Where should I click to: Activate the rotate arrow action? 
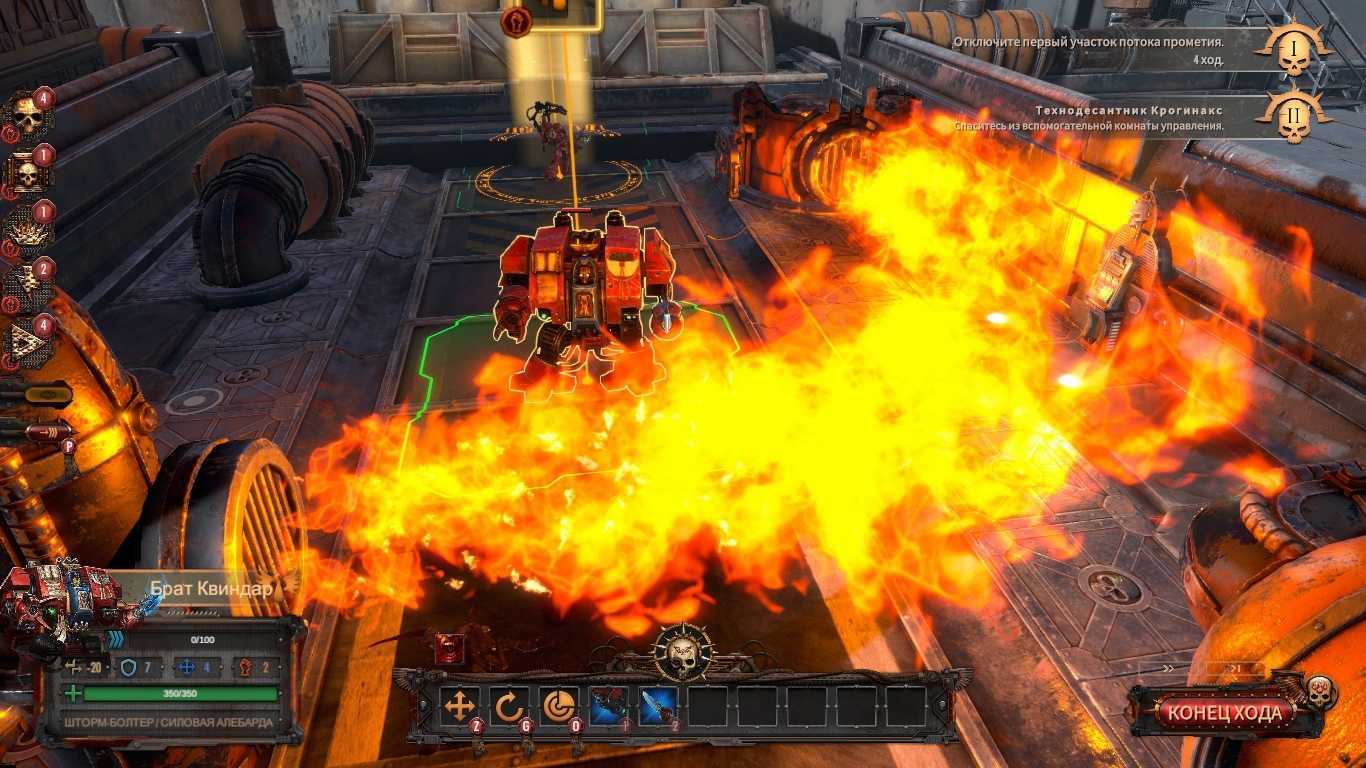click(x=509, y=706)
